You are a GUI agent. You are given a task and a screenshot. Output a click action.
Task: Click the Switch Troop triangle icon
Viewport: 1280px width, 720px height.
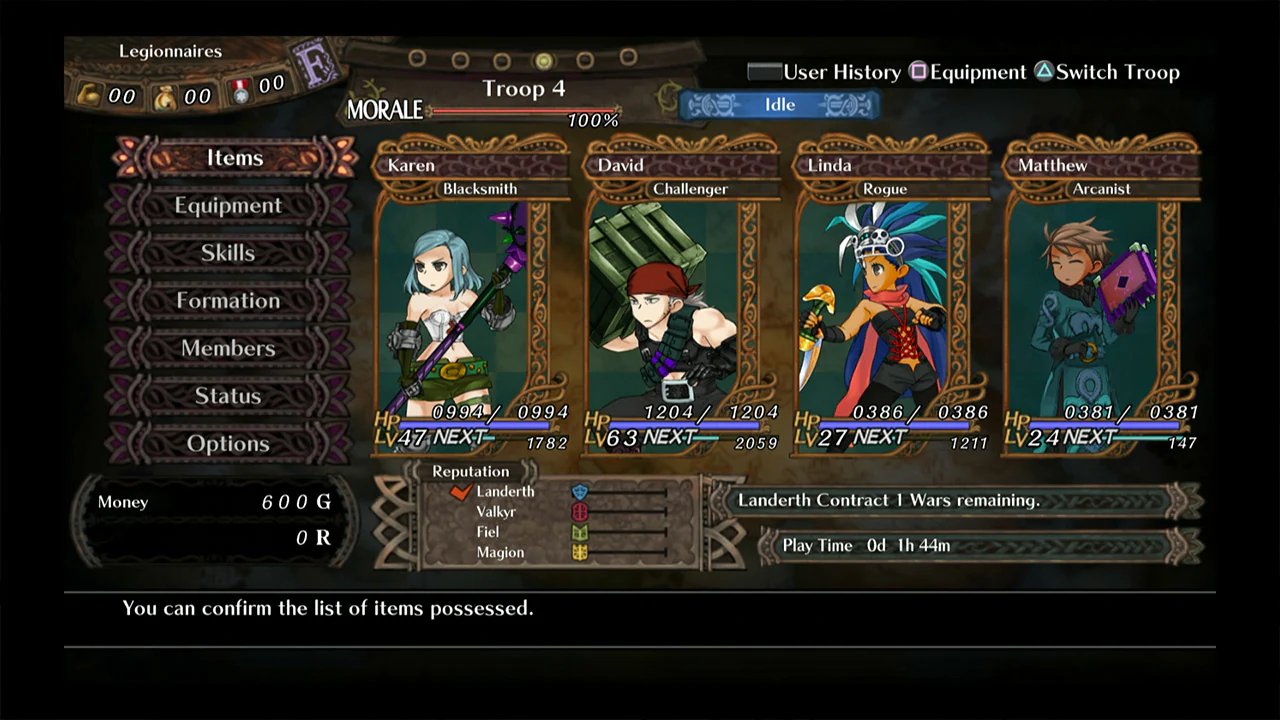tap(1044, 71)
